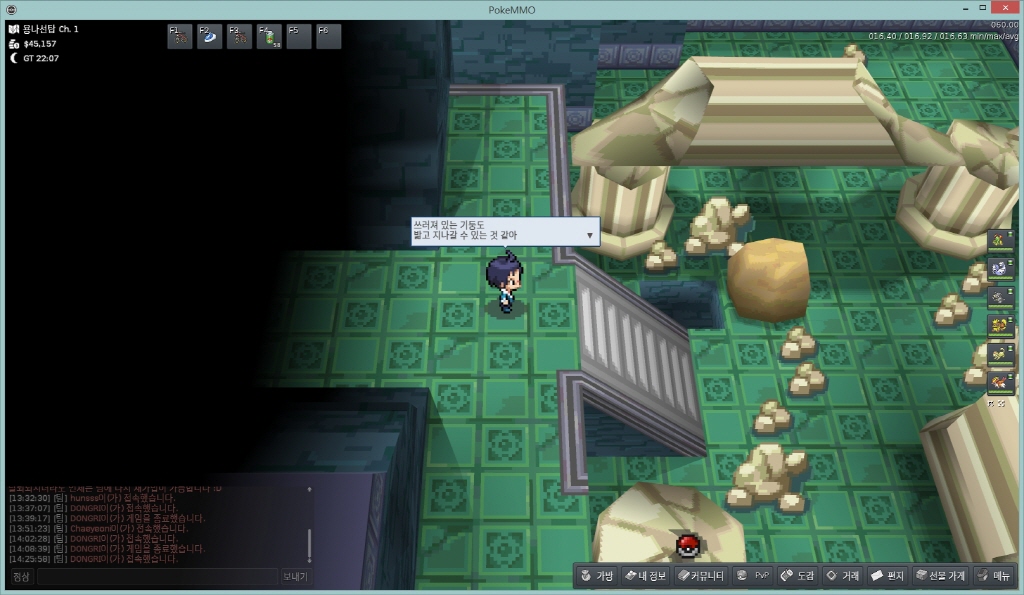
Task: Click the 보내기 send chat button
Action: [295, 577]
